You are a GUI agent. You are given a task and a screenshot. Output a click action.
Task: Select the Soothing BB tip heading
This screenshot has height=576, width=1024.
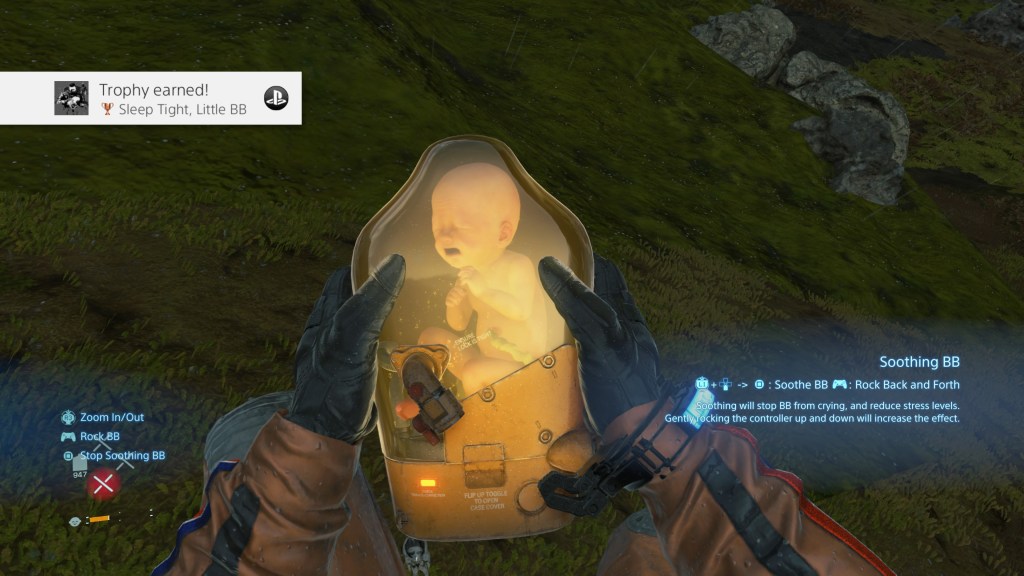pyautogui.click(x=919, y=362)
